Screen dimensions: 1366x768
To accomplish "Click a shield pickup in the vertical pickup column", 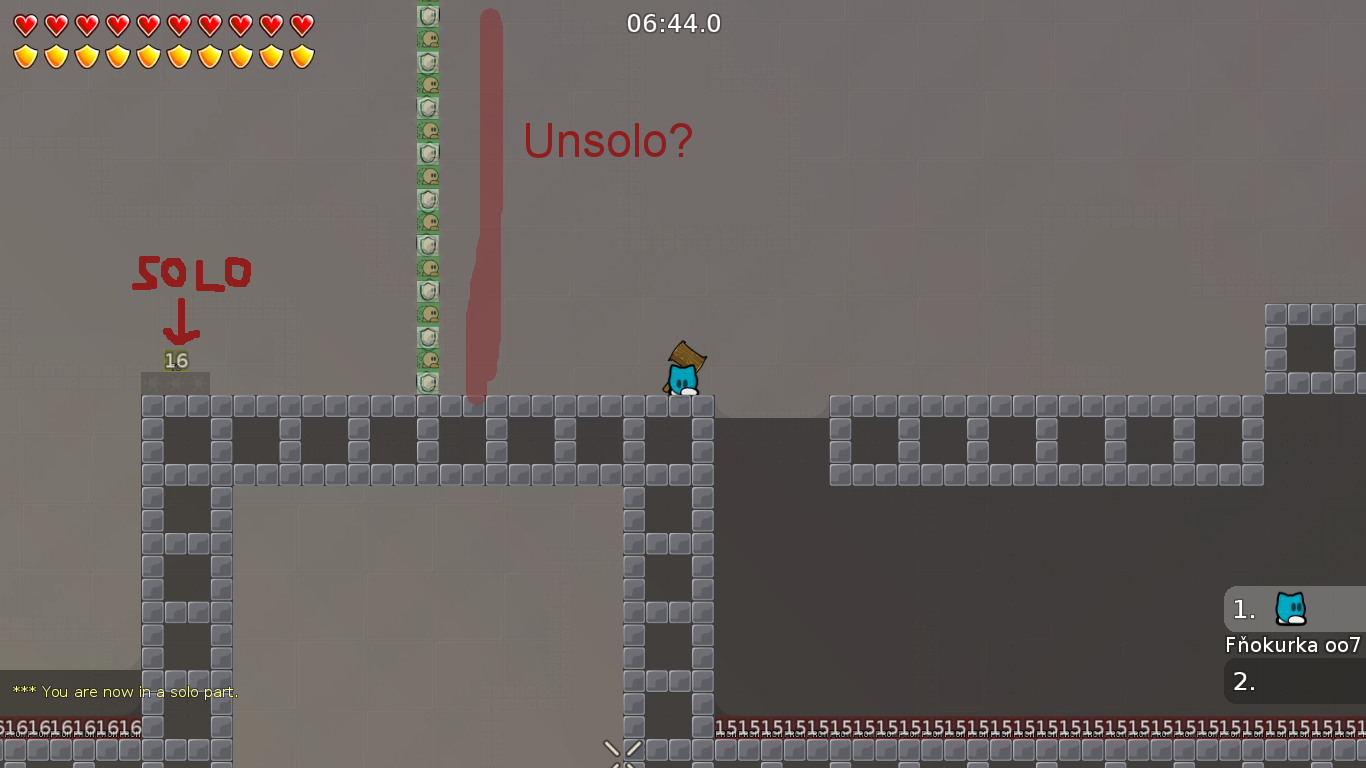I will (x=427, y=15).
